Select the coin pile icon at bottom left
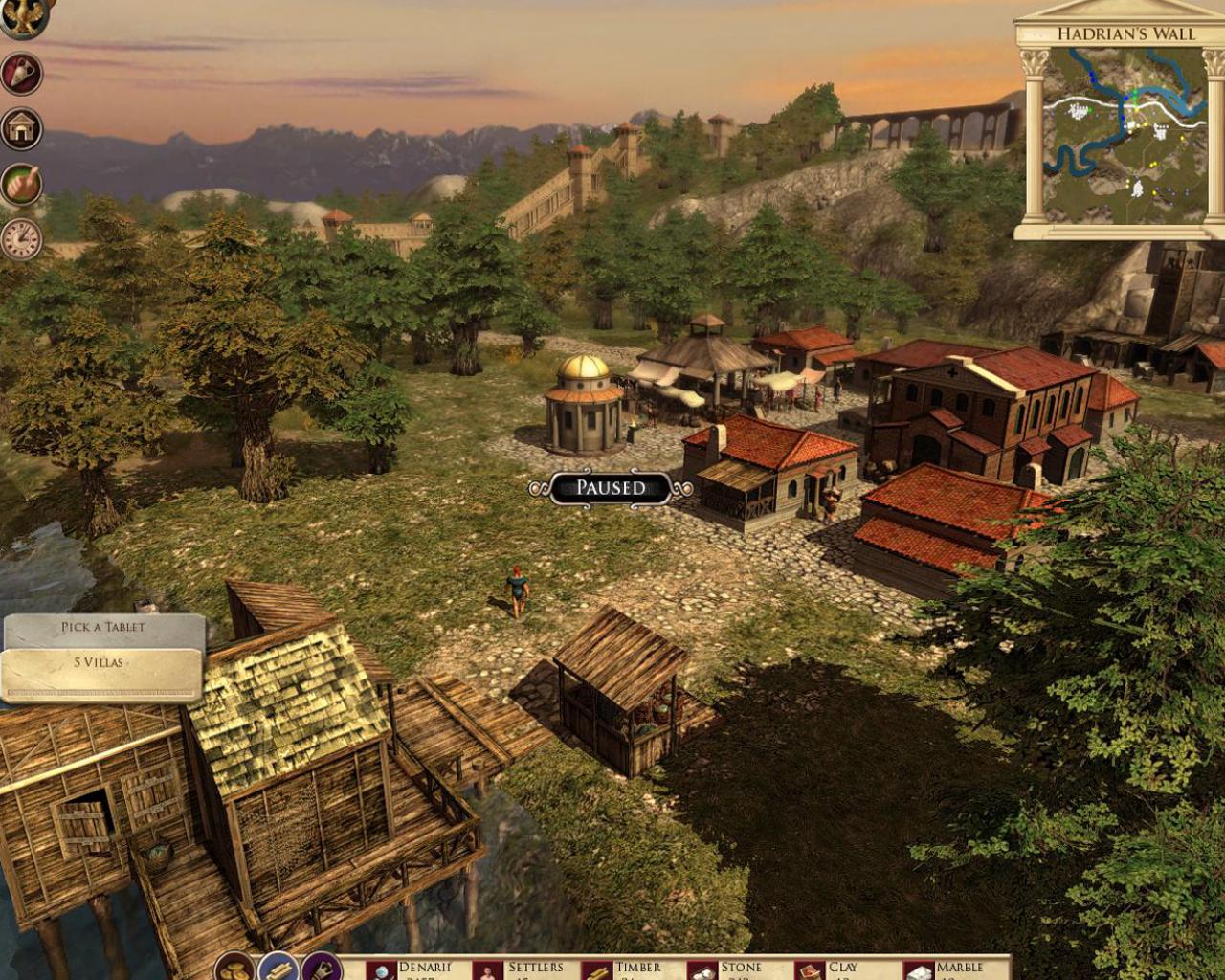 [x=233, y=969]
